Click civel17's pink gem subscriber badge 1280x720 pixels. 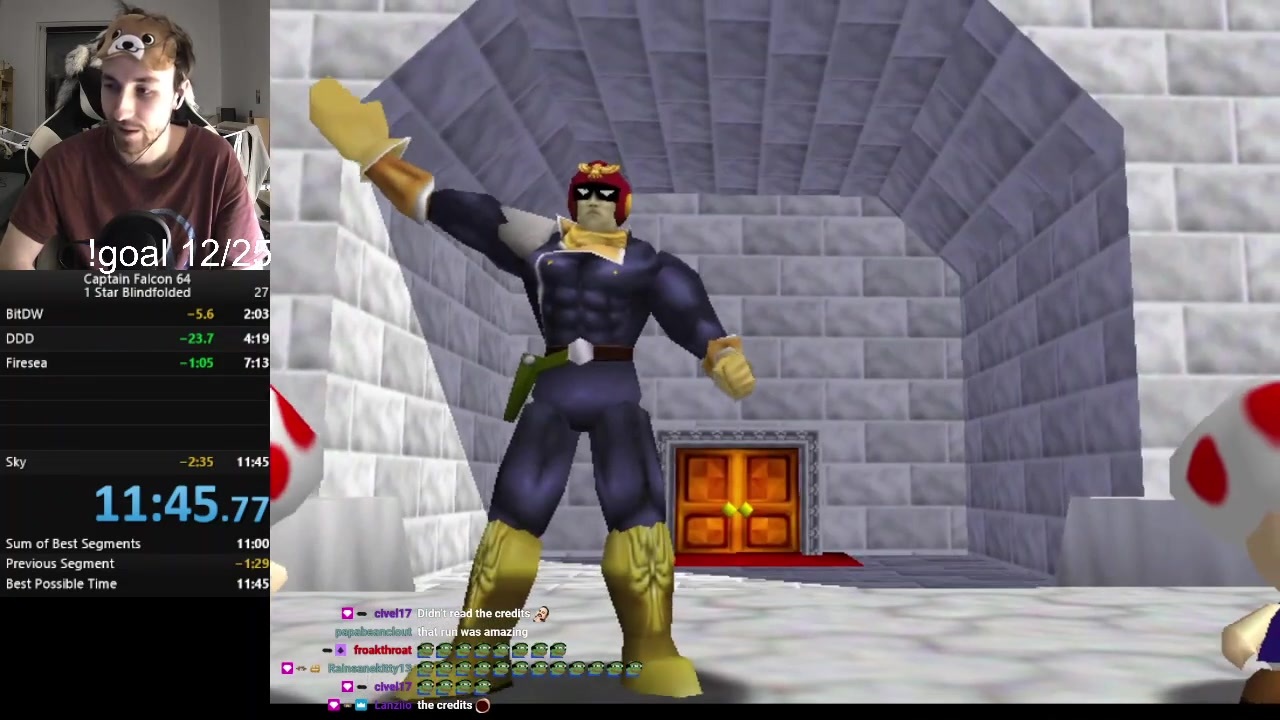pyautogui.click(x=347, y=613)
